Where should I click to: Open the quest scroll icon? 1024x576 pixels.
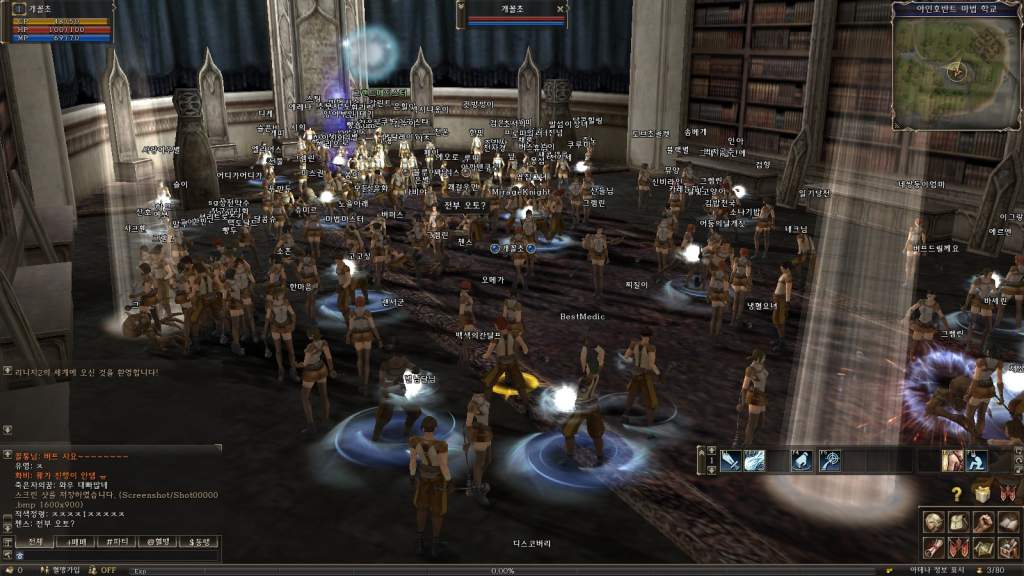pyautogui.click(x=933, y=548)
